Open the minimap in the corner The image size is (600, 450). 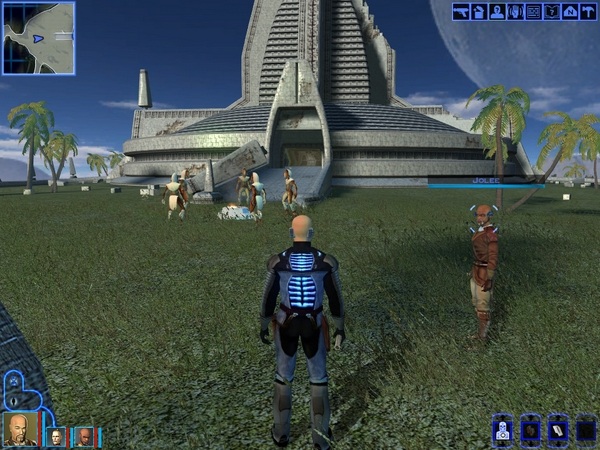(38, 38)
